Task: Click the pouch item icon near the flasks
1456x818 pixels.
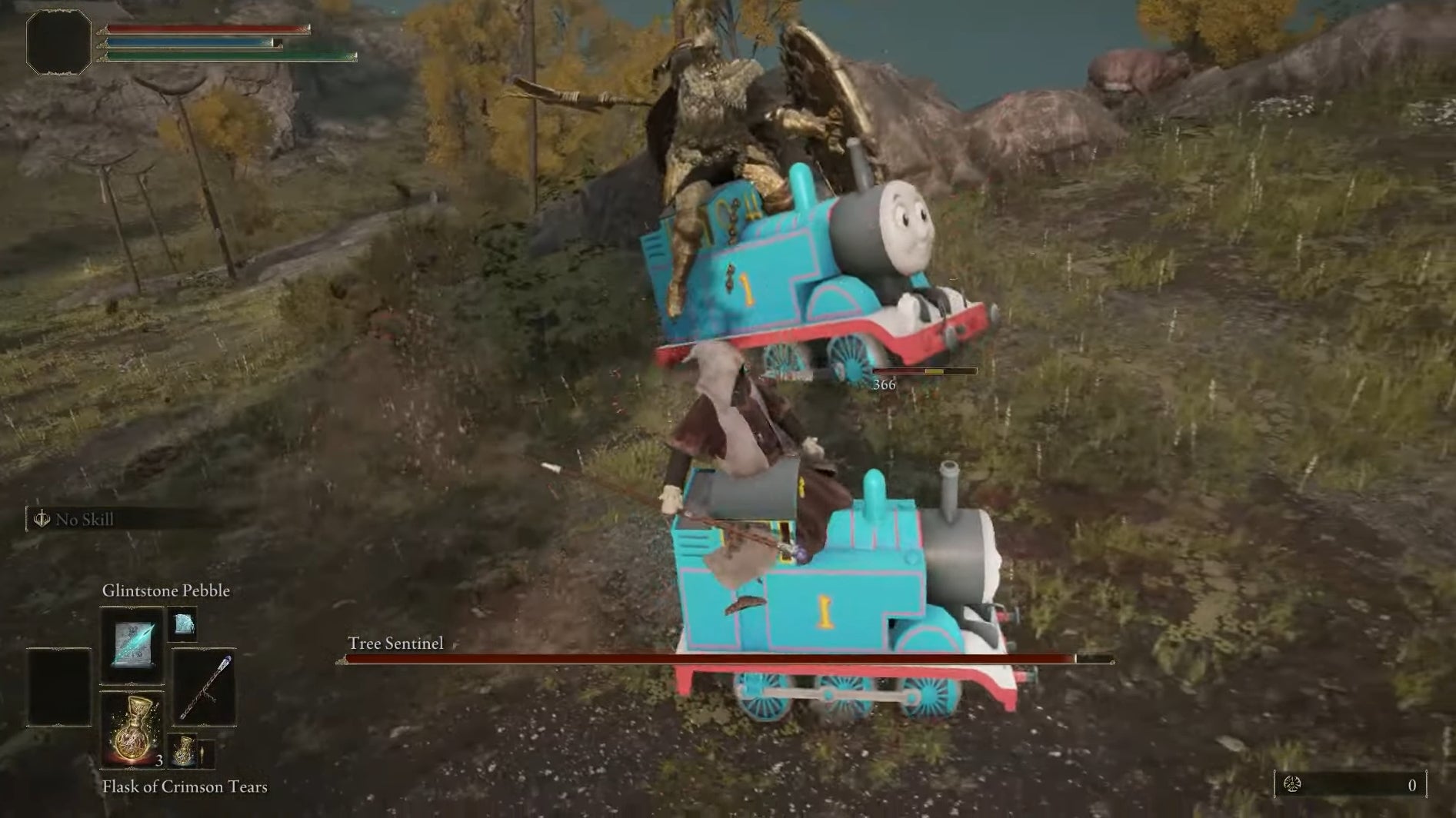Action: (207, 755)
